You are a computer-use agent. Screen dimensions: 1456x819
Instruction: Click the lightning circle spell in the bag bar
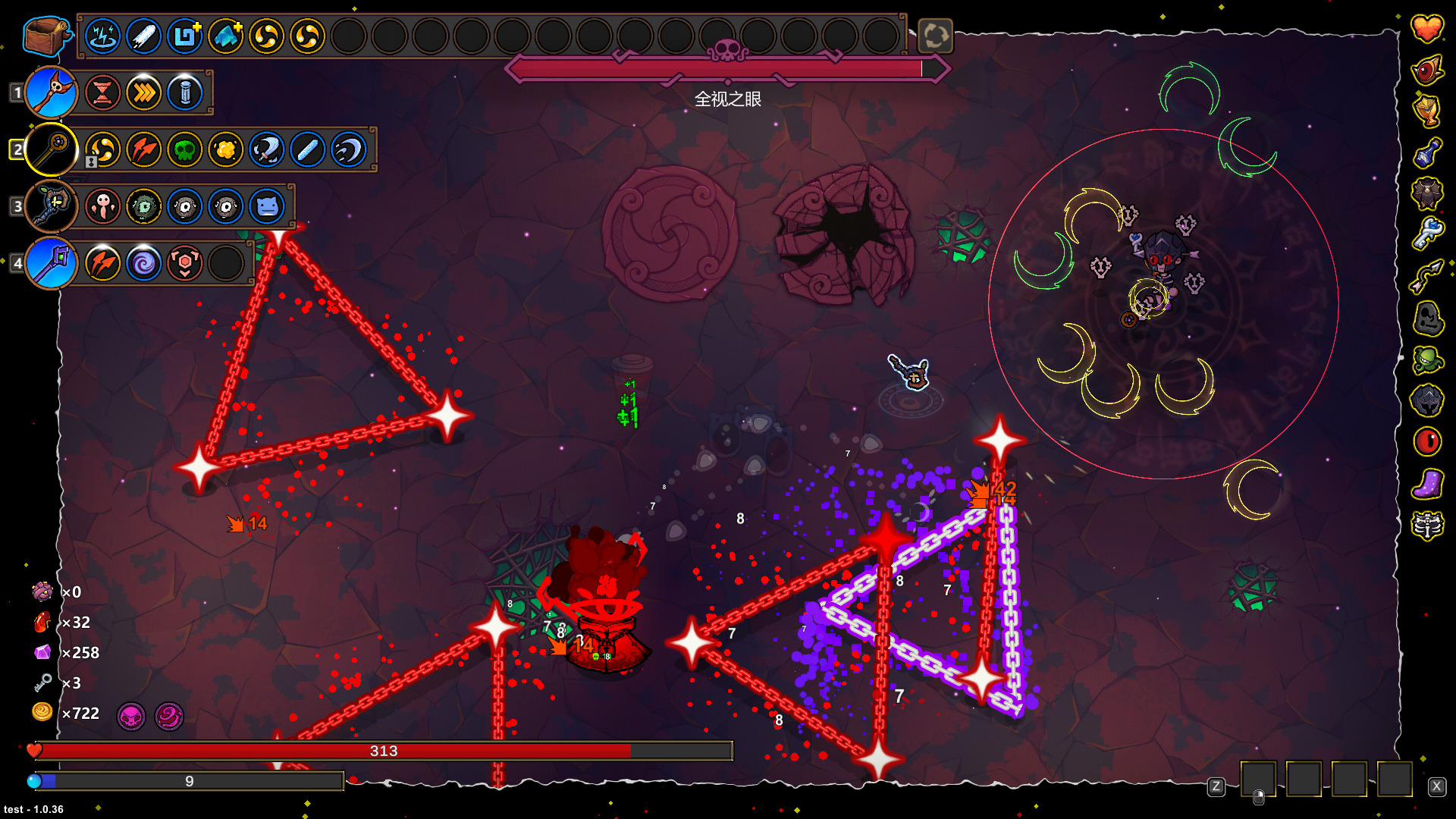click(103, 36)
